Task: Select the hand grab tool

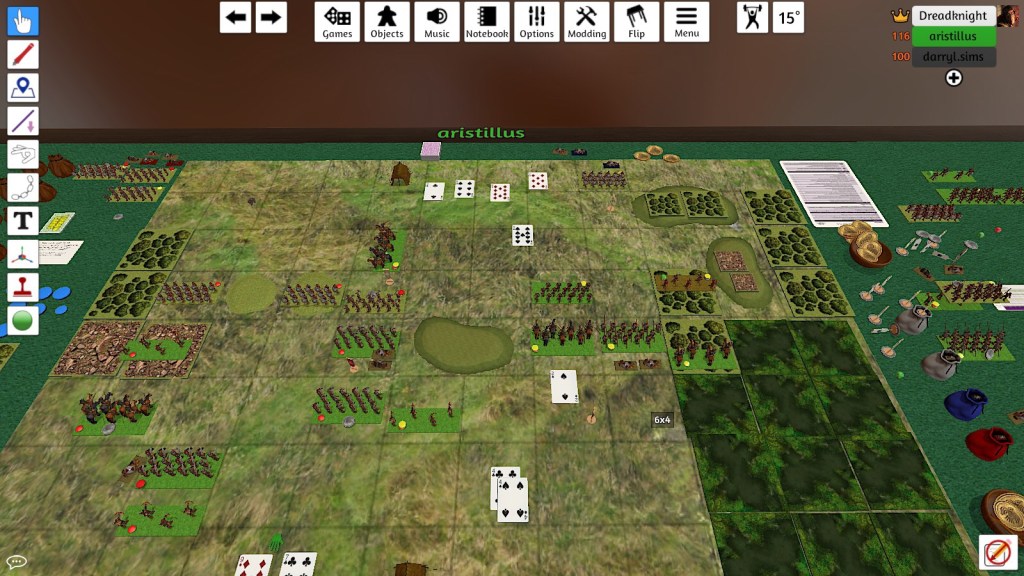Action: click(23, 21)
